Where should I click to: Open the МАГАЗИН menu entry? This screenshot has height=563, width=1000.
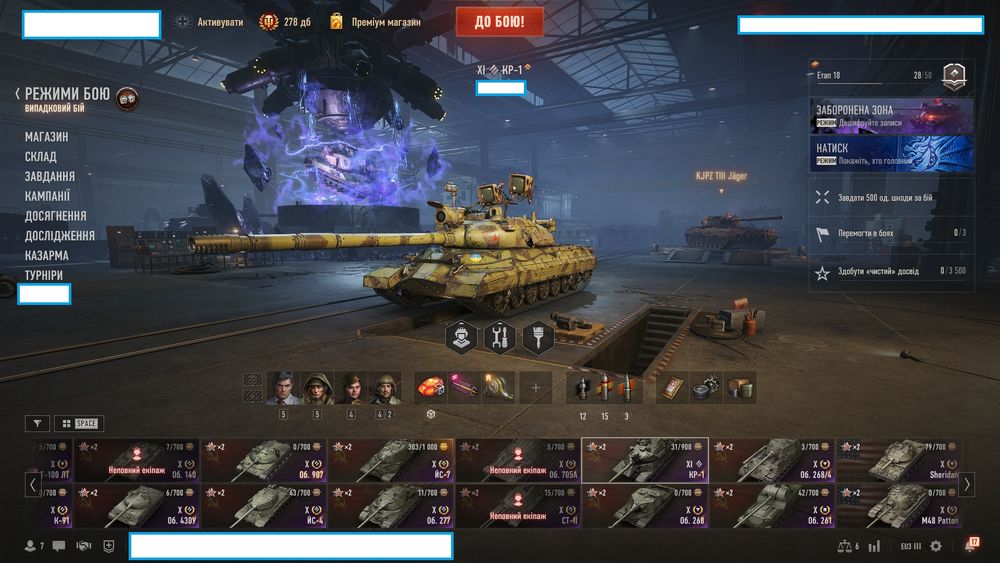(47, 137)
